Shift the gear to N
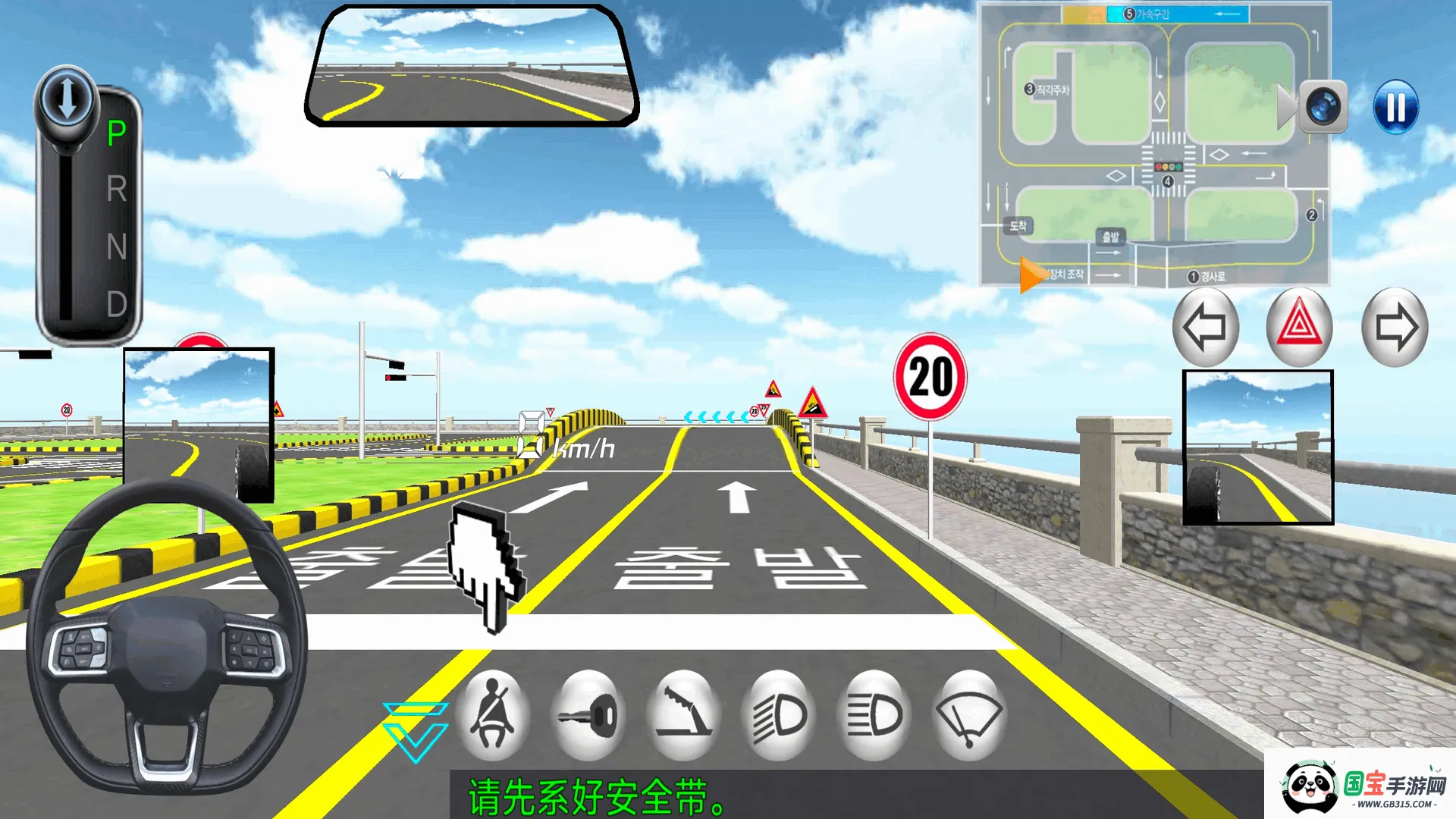Image resolution: width=1456 pixels, height=819 pixels. point(117,247)
